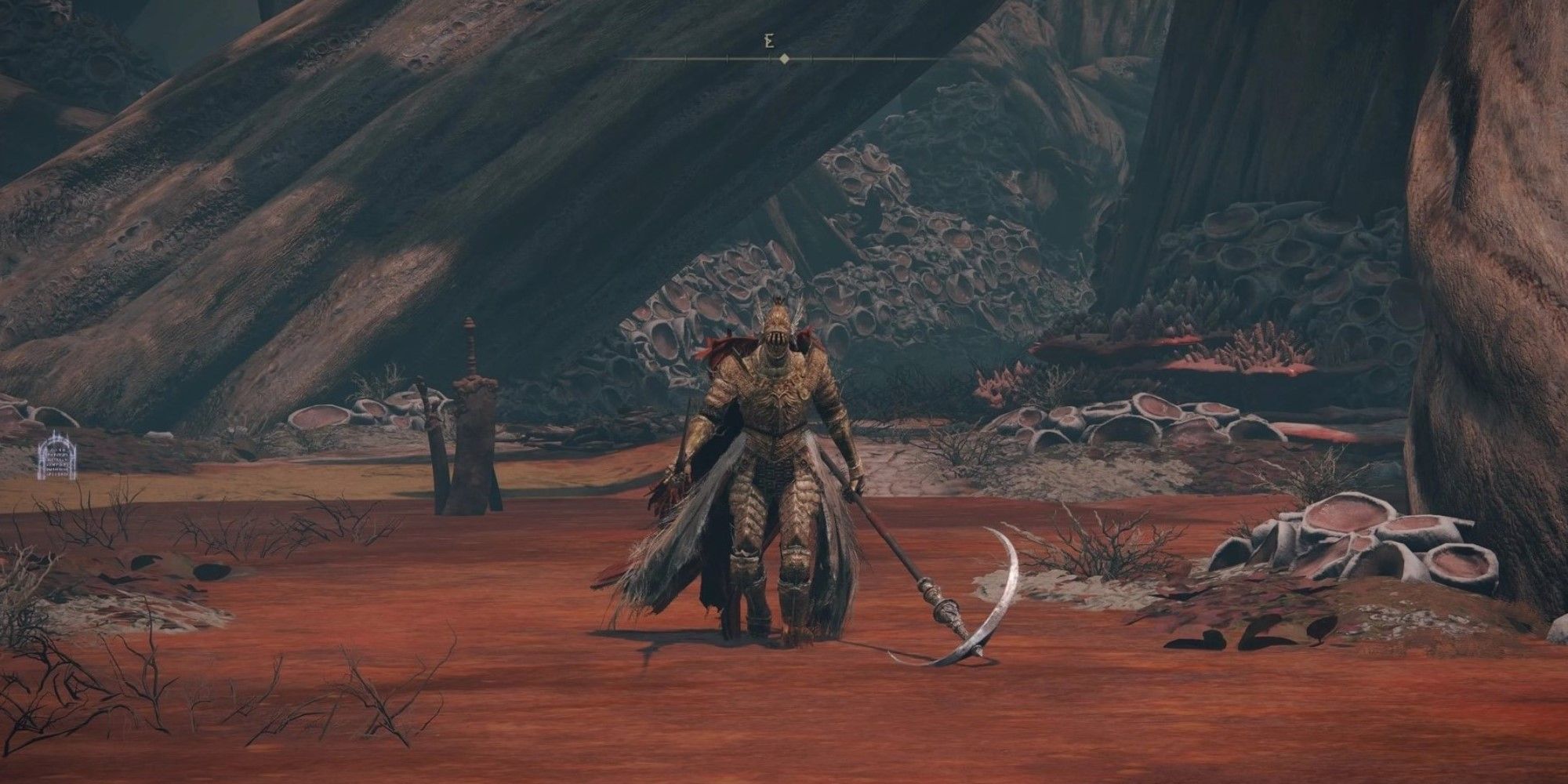This screenshot has width=1568, height=784.
Task: Click the E cardinal marker on the compass
Action: point(768,40)
